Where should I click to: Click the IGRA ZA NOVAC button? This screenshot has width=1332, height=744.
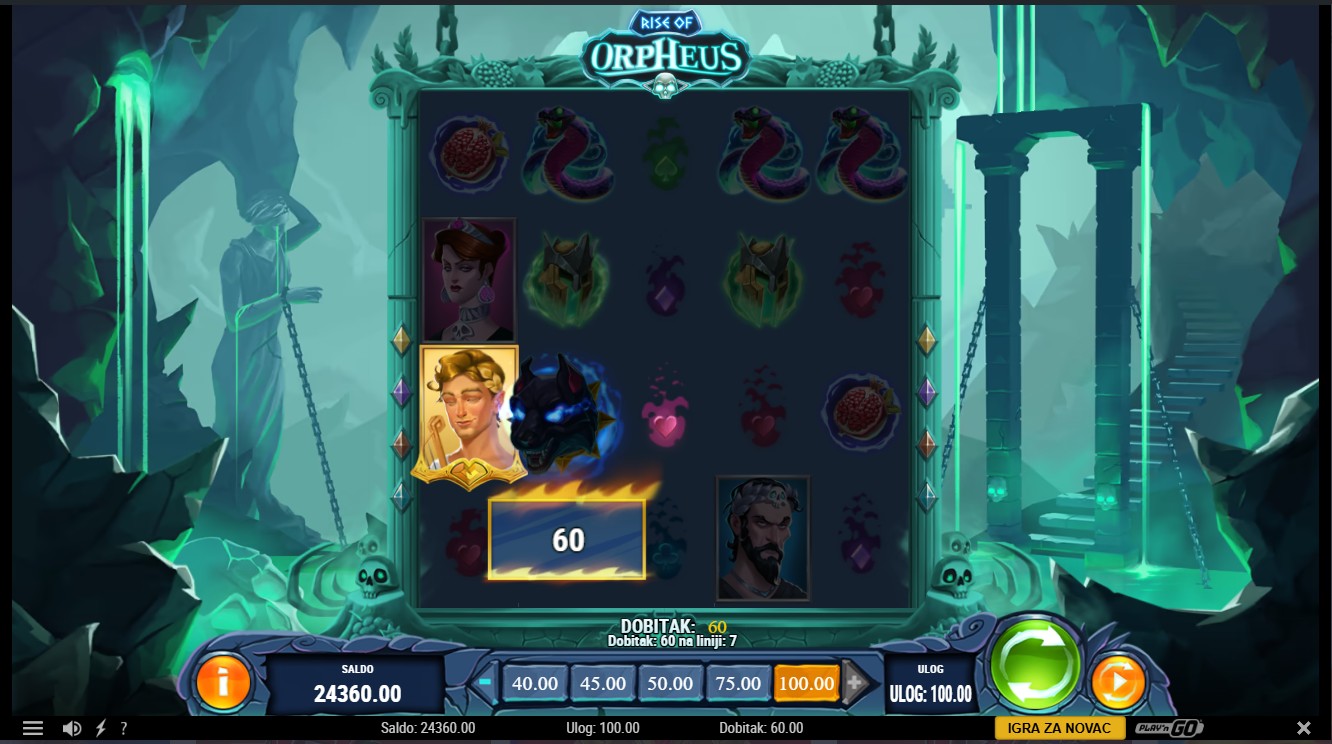1060,728
